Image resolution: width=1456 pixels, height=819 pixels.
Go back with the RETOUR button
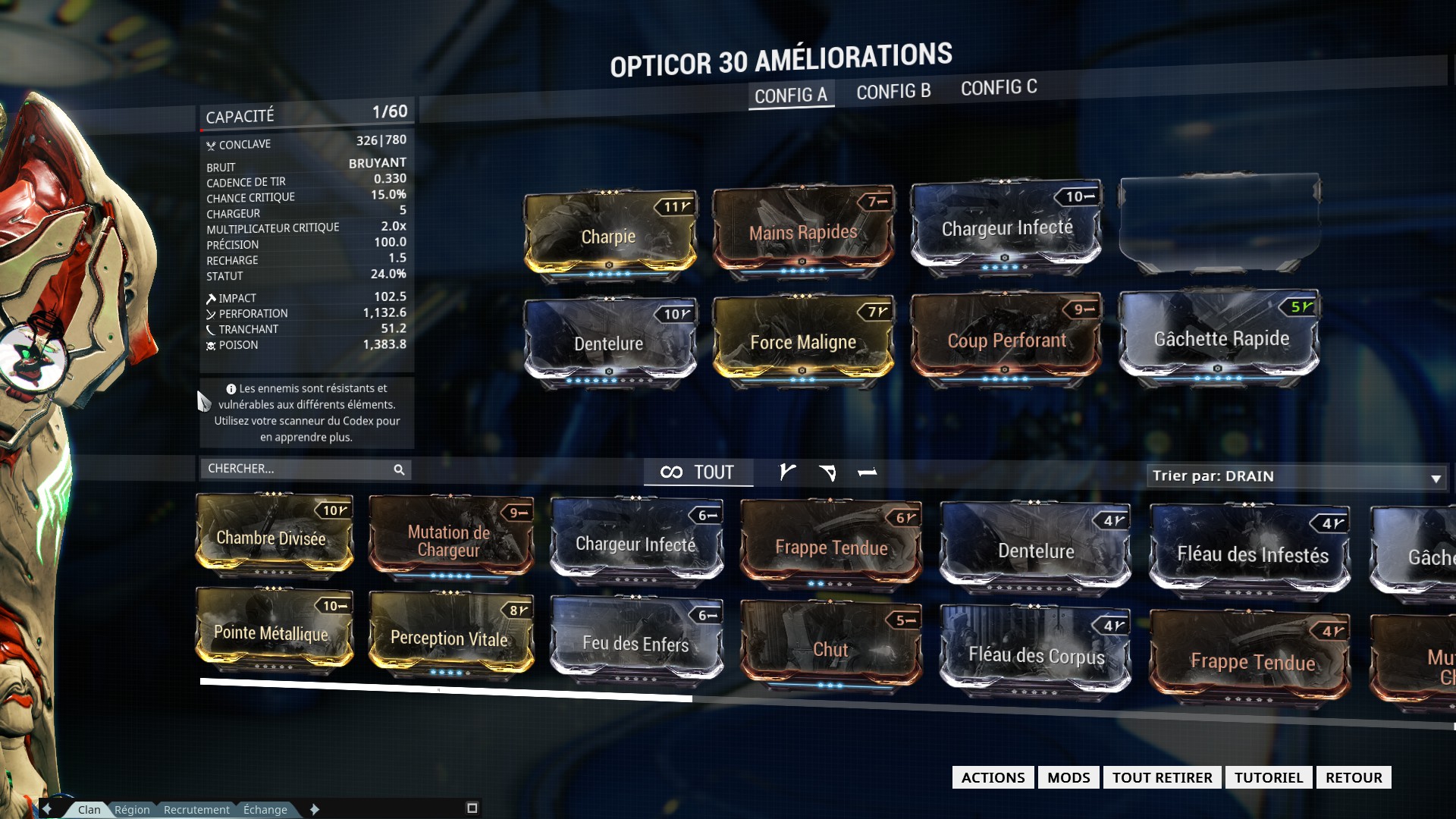click(x=1354, y=777)
